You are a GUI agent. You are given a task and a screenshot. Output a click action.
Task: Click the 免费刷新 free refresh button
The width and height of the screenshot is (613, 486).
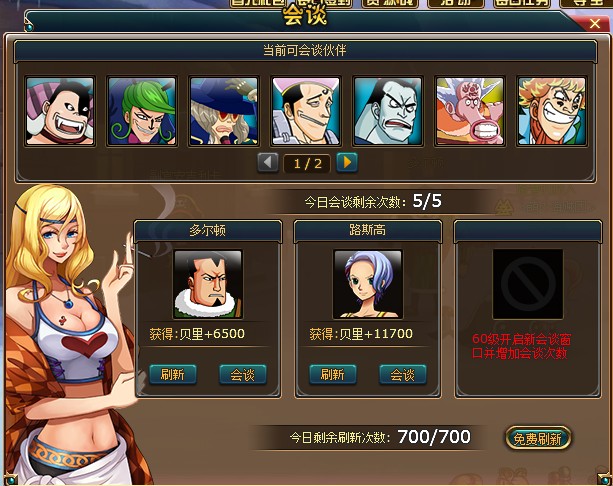[x=538, y=438]
